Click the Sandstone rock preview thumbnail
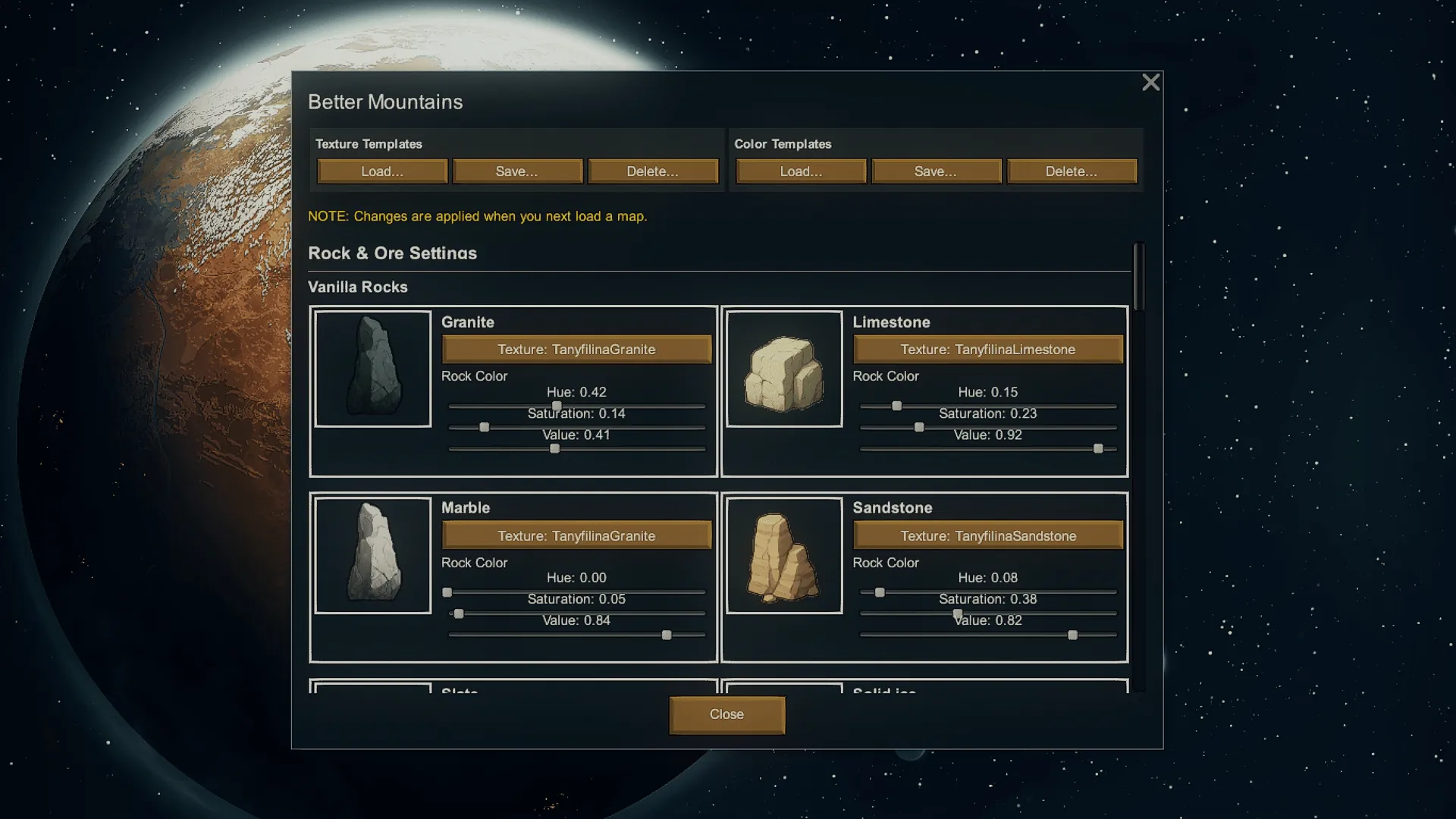This screenshot has height=819, width=1456. (x=784, y=555)
